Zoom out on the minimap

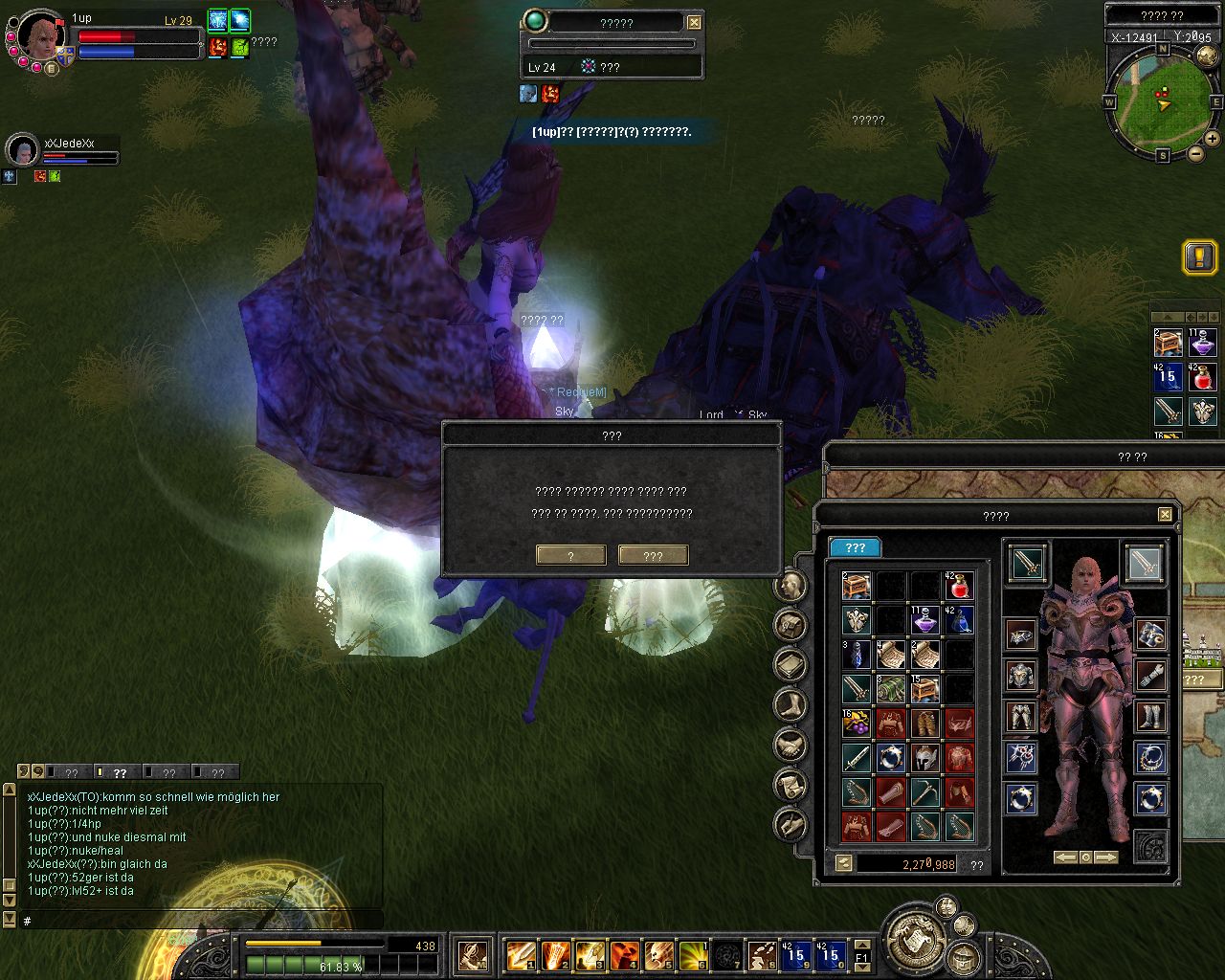tap(1196, 153)
